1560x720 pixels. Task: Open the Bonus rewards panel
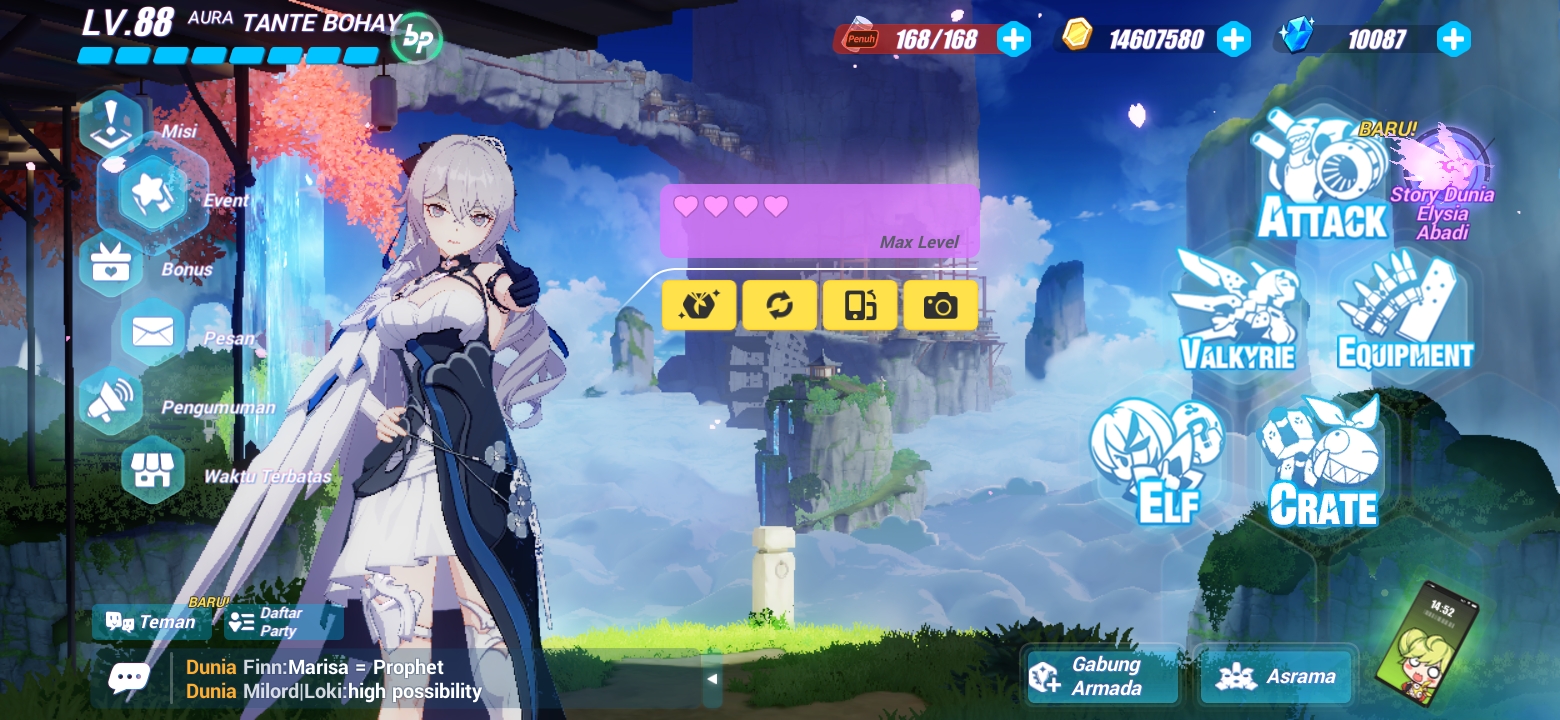[112, 264]
